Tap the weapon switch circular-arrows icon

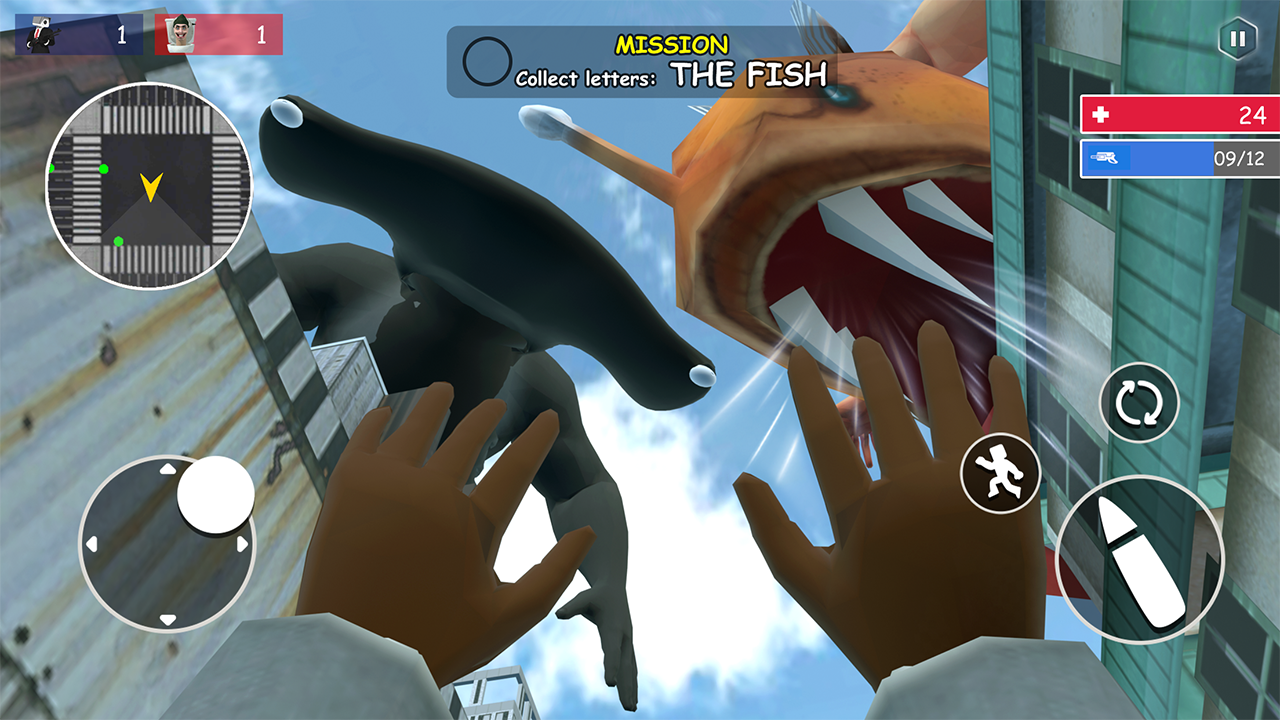1139,404
